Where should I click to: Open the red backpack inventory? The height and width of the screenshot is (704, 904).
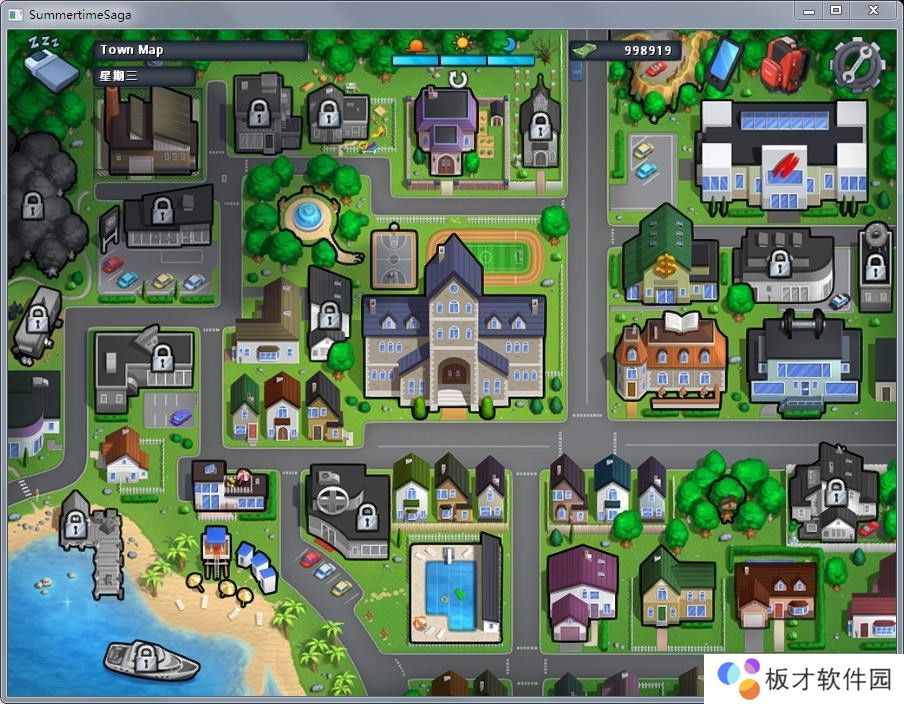(x=783, y=62)
